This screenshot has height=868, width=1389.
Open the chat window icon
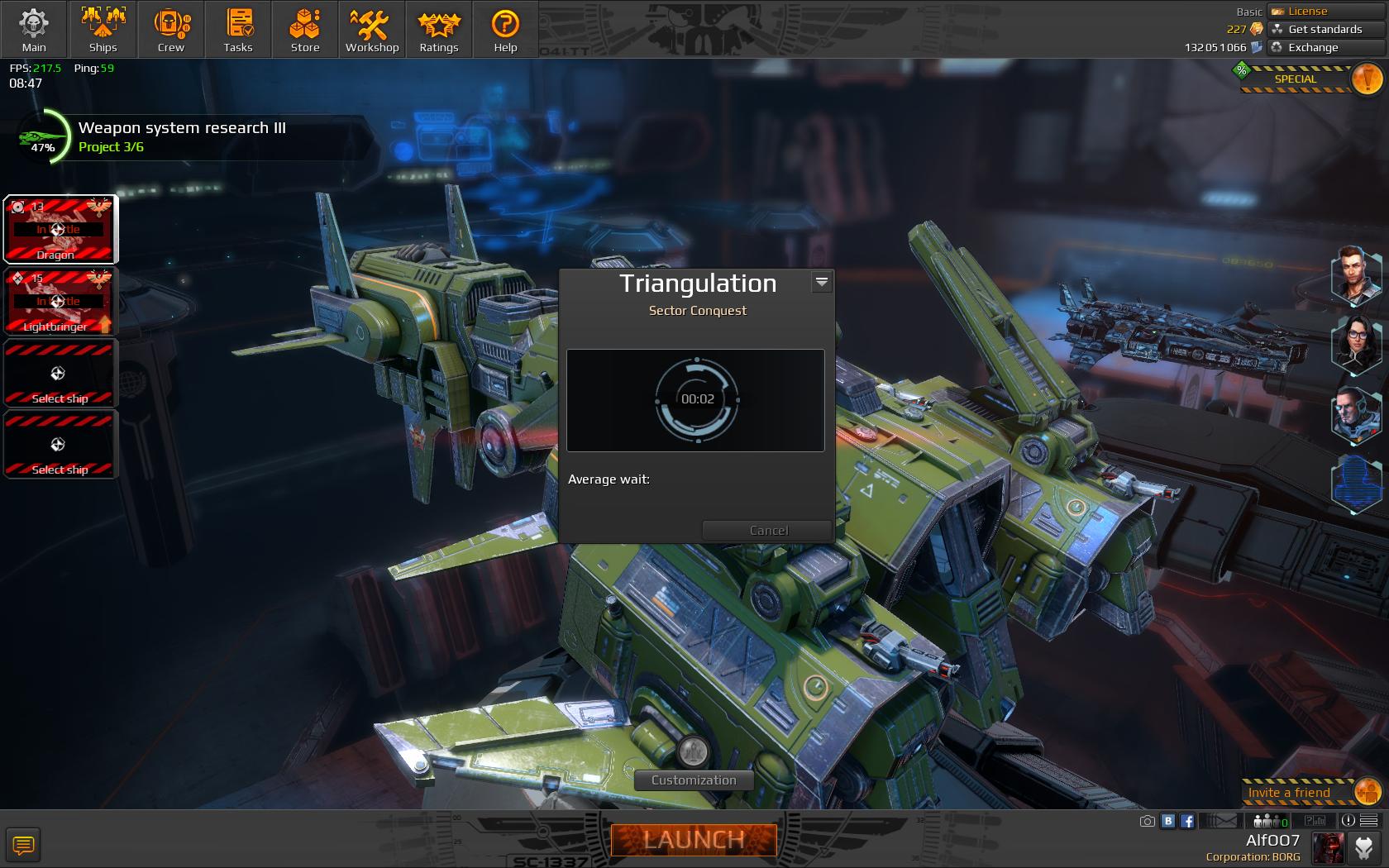pyautogui.click(x=23, y=845)
